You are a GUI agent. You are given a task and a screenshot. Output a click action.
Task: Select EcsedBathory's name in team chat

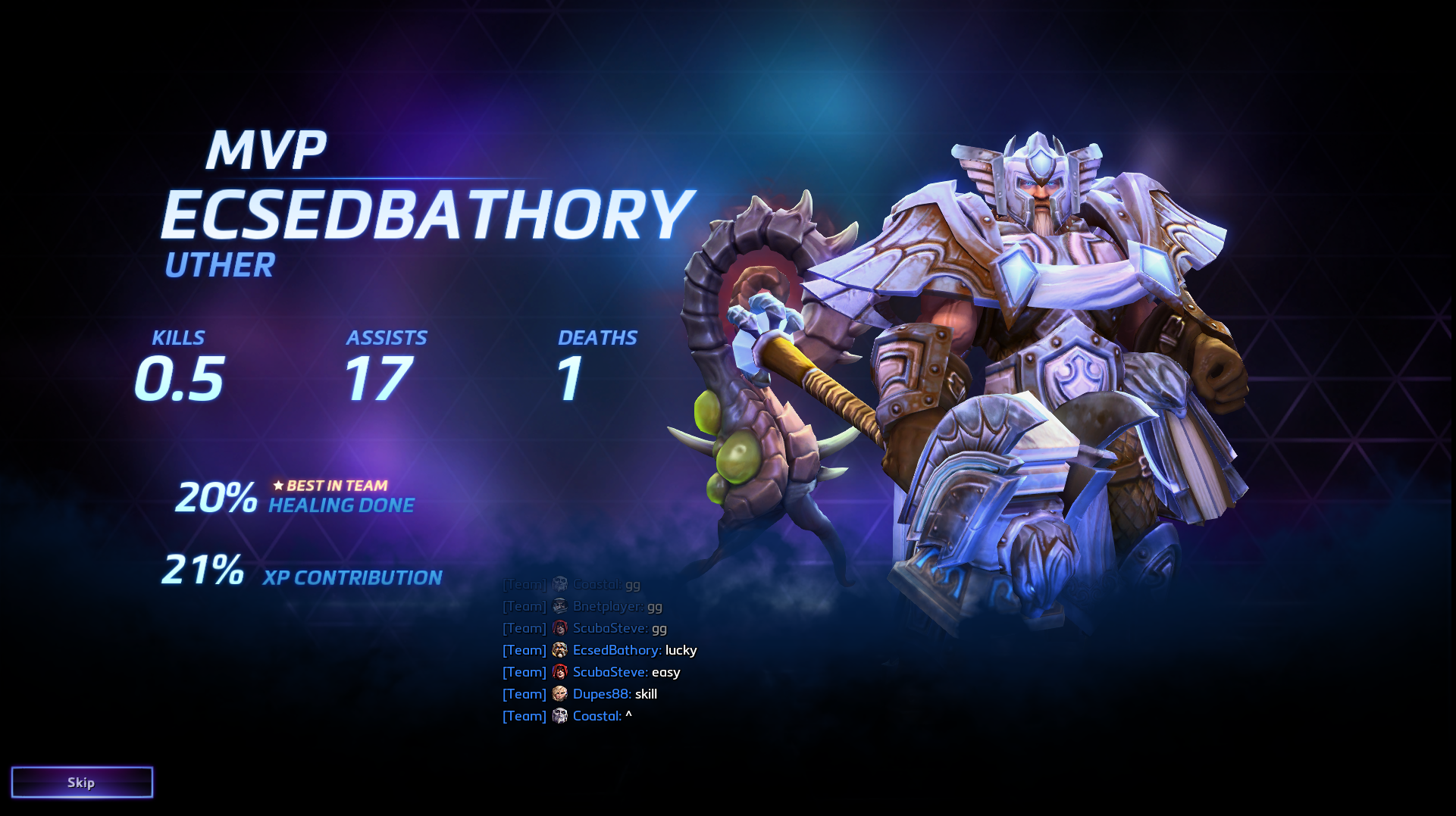click(x=616, y=650)
